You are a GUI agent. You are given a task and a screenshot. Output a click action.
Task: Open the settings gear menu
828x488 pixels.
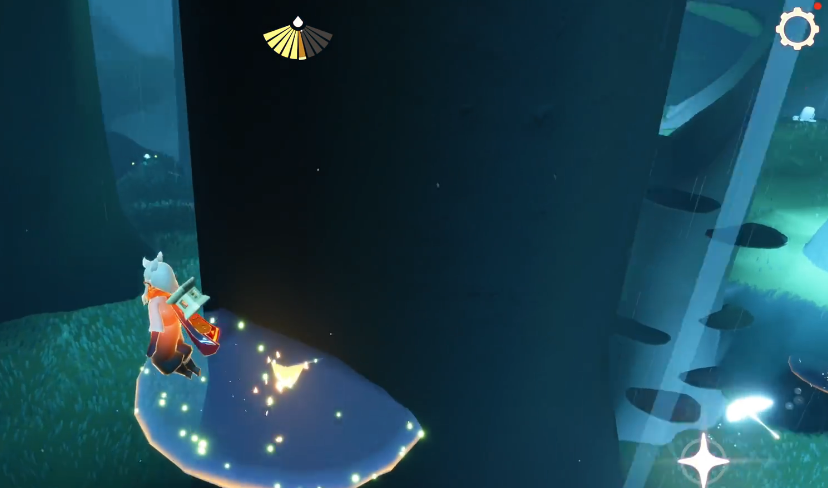coord(797,29)
